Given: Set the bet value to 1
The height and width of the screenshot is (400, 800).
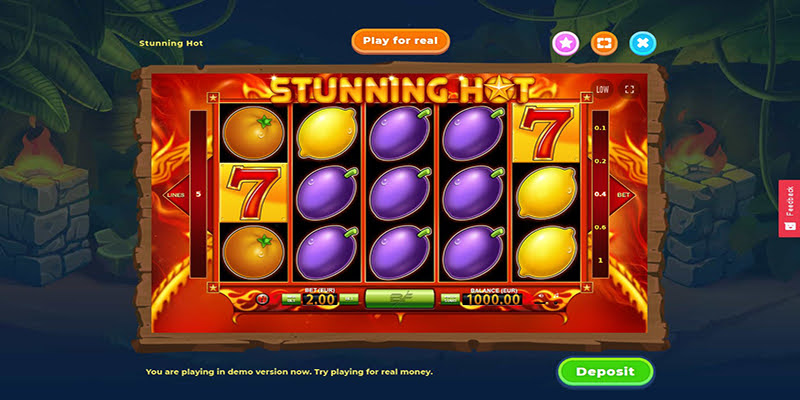Looking at the screenshot, I should pyautogui.click(x=600, y=260).
